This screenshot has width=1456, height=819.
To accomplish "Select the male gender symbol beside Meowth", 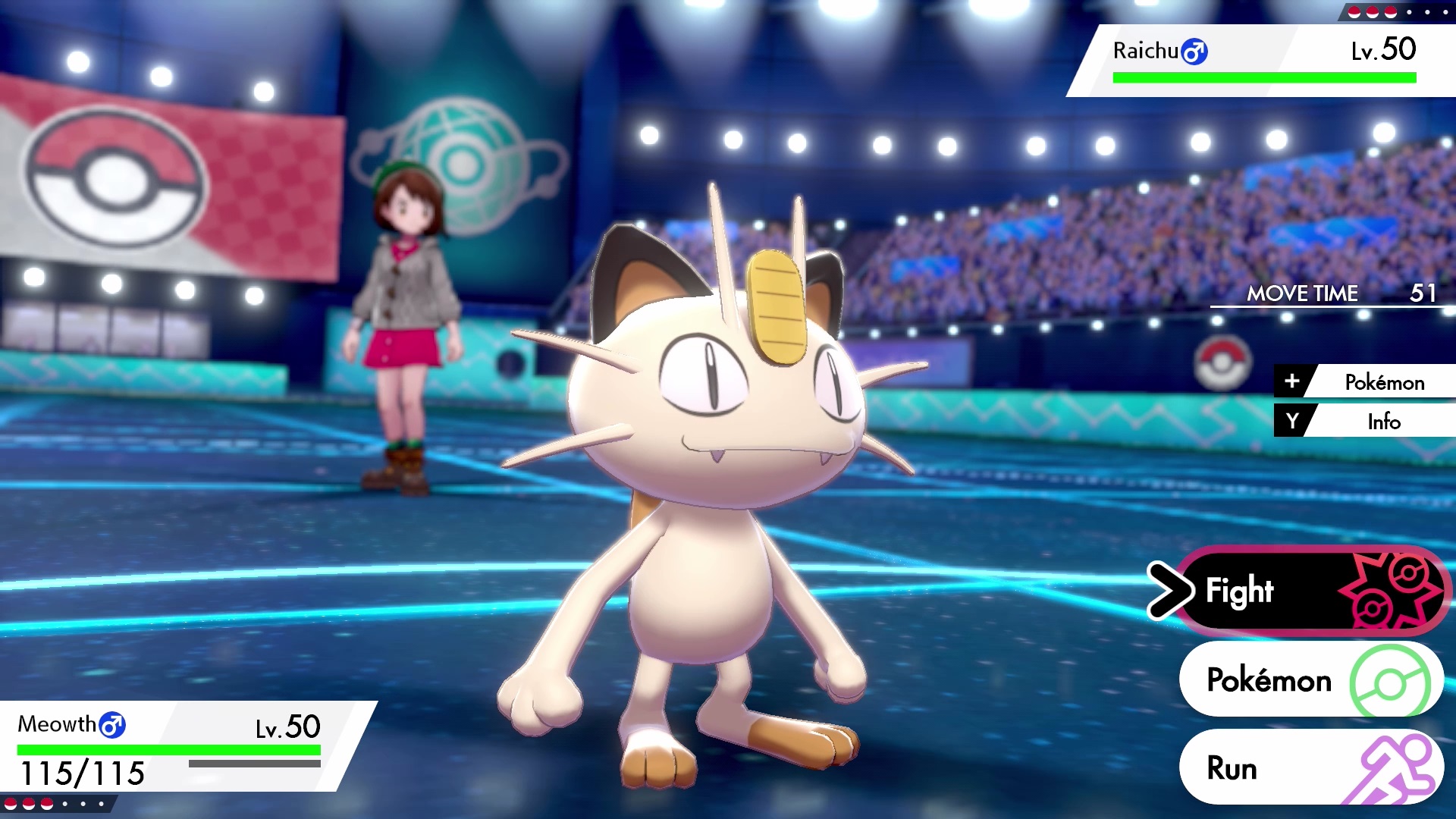I will (111, 725).
